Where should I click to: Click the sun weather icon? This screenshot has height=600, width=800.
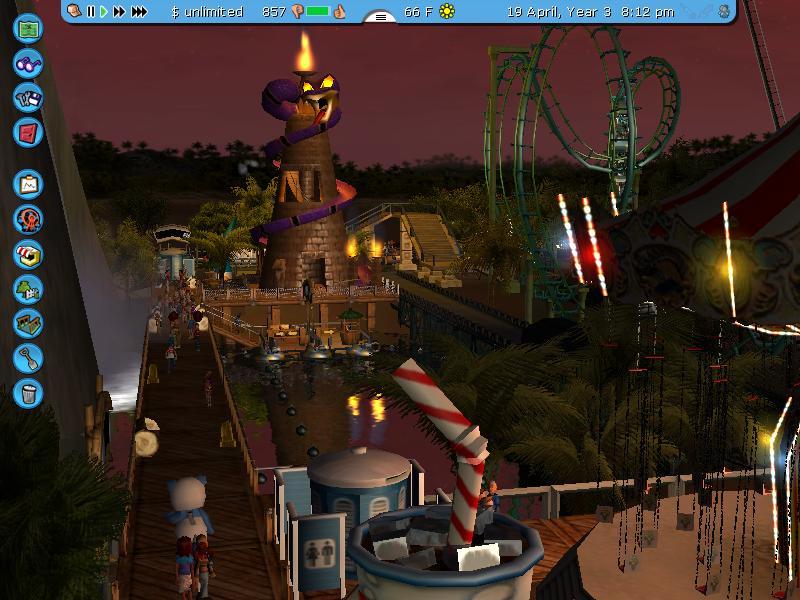click(447, 12)
